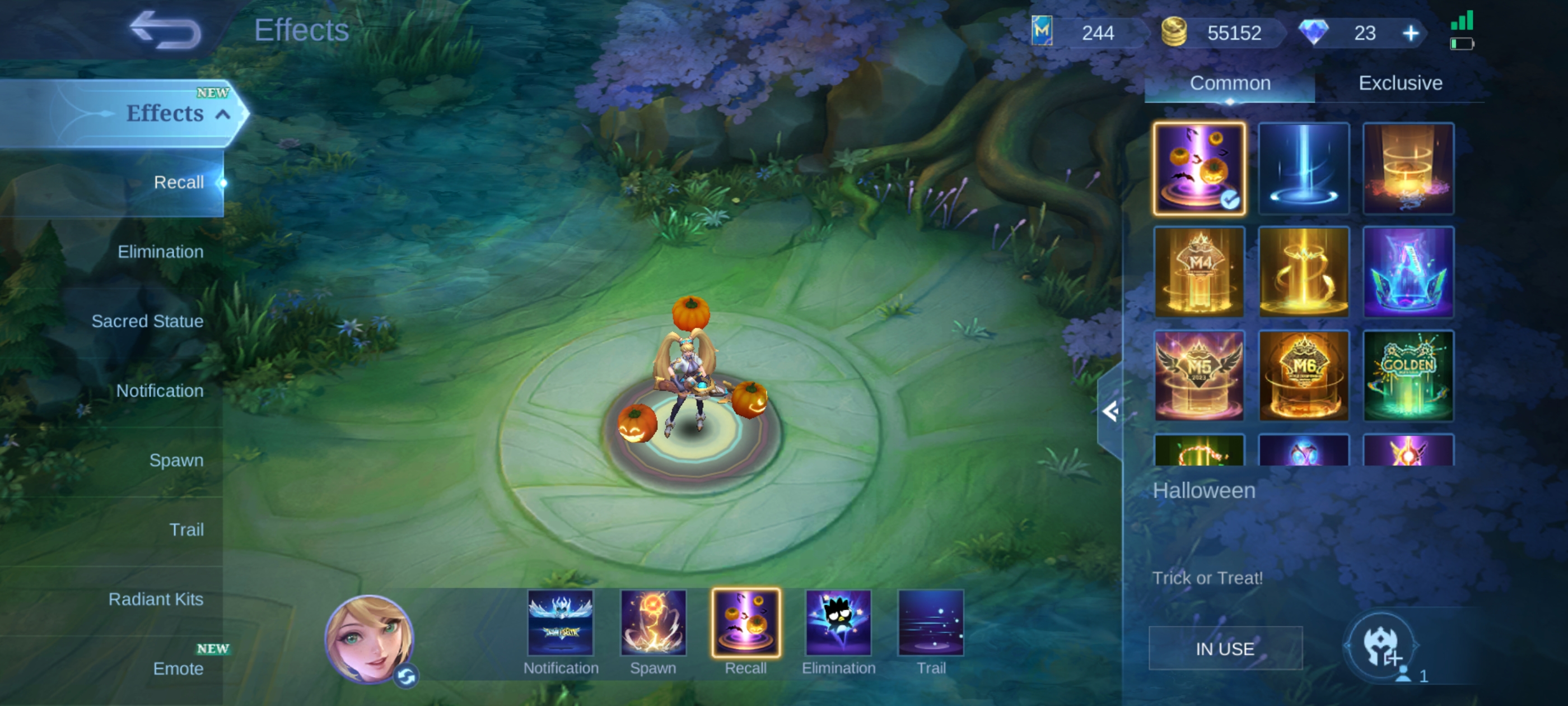Pick the M5 winged recall effect
This screenshot has width=1568, height=706.
point(1198,375)
